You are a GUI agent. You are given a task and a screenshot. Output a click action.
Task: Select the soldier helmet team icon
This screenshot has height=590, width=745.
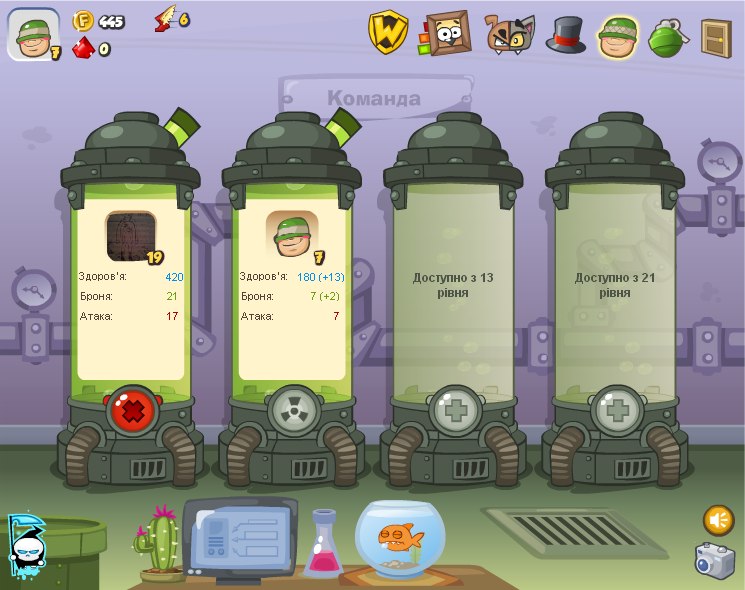click(x=618, y=36)
